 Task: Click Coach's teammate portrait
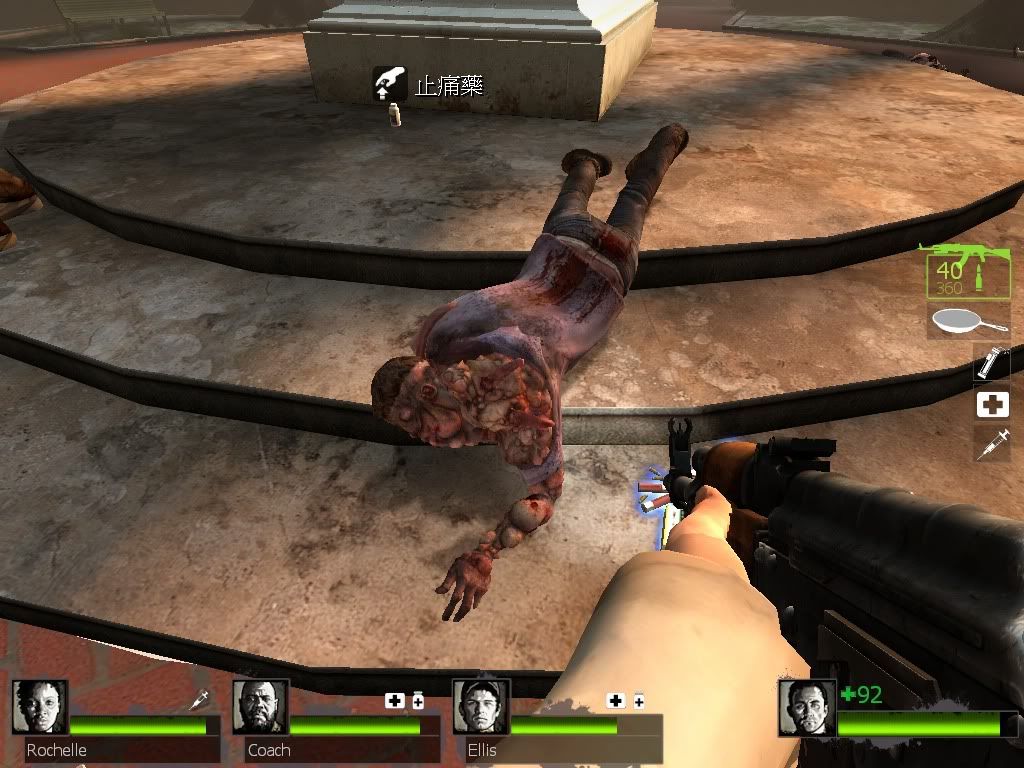click(x=260, y=708)
